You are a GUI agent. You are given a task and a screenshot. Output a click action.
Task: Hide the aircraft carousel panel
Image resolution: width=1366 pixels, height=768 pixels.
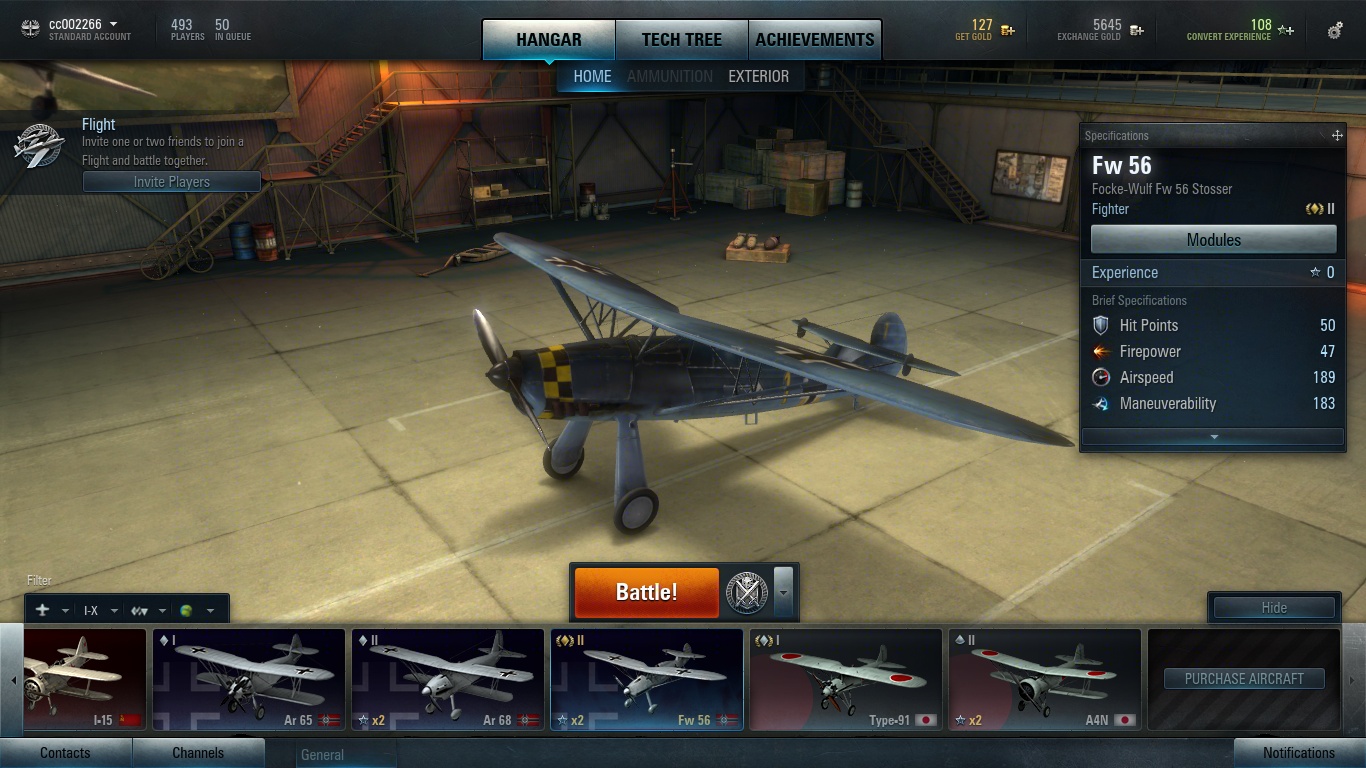pos(1273,607)
